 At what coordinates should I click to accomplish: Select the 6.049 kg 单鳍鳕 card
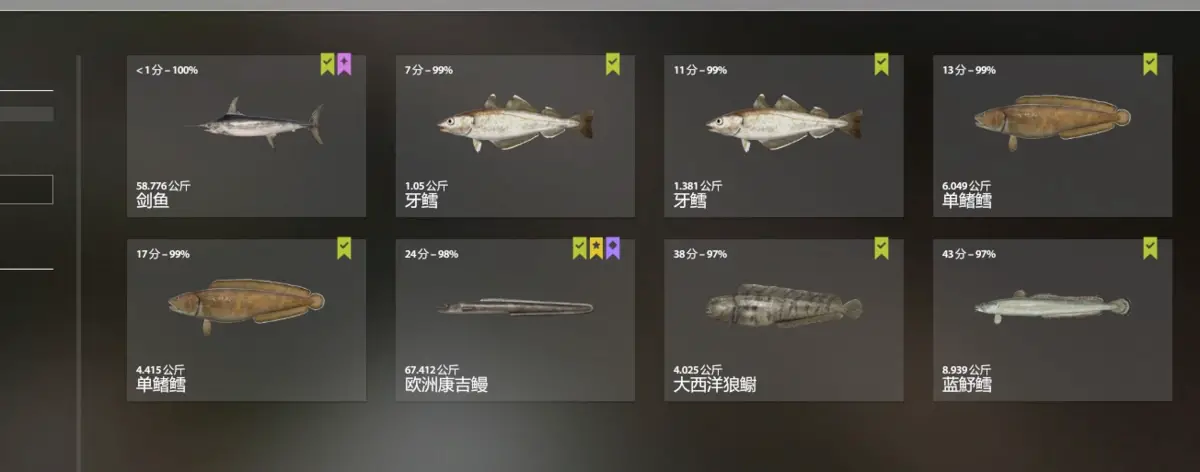pos(1052,136)
